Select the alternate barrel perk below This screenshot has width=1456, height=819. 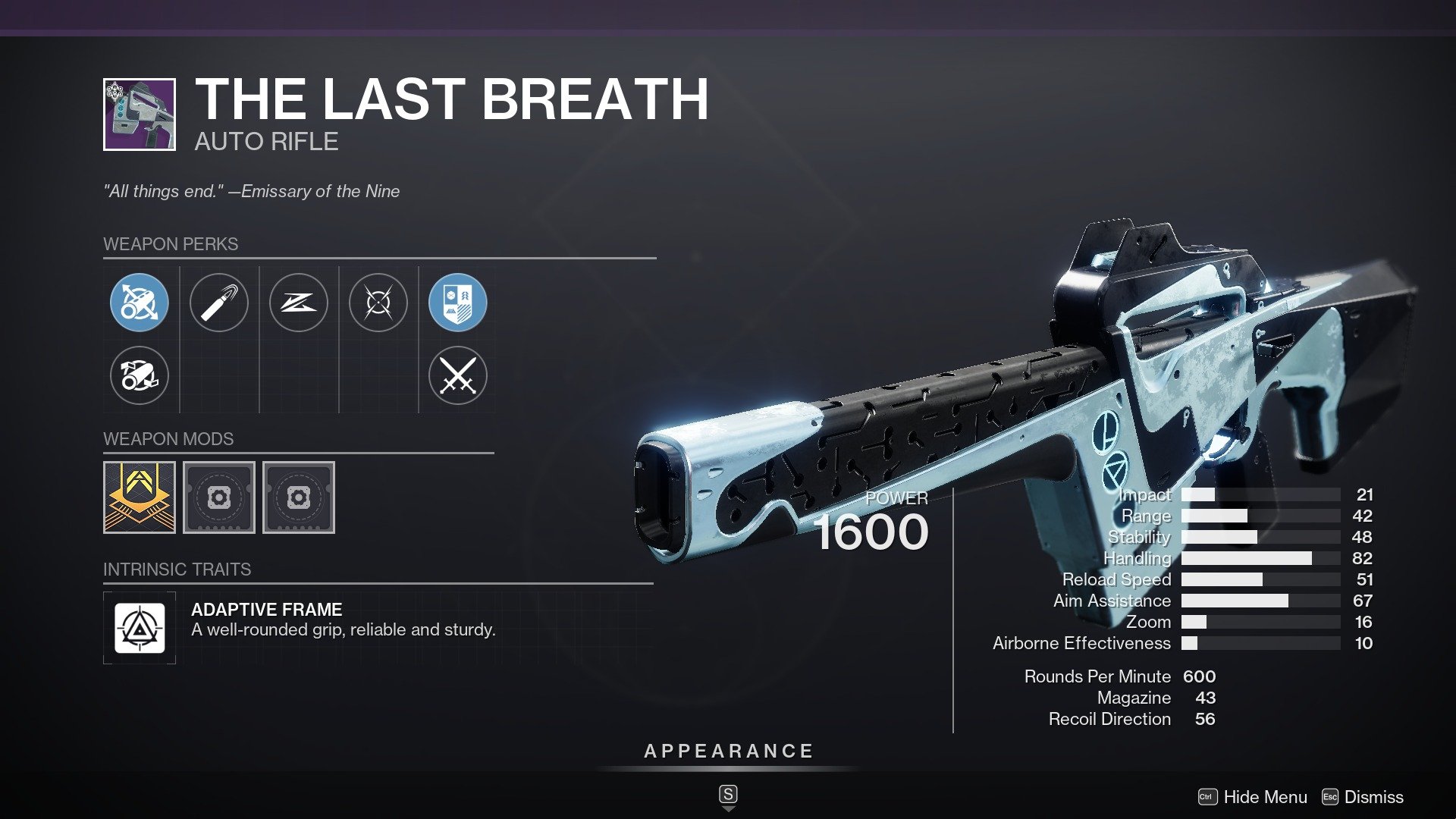[x=140, y=375]
